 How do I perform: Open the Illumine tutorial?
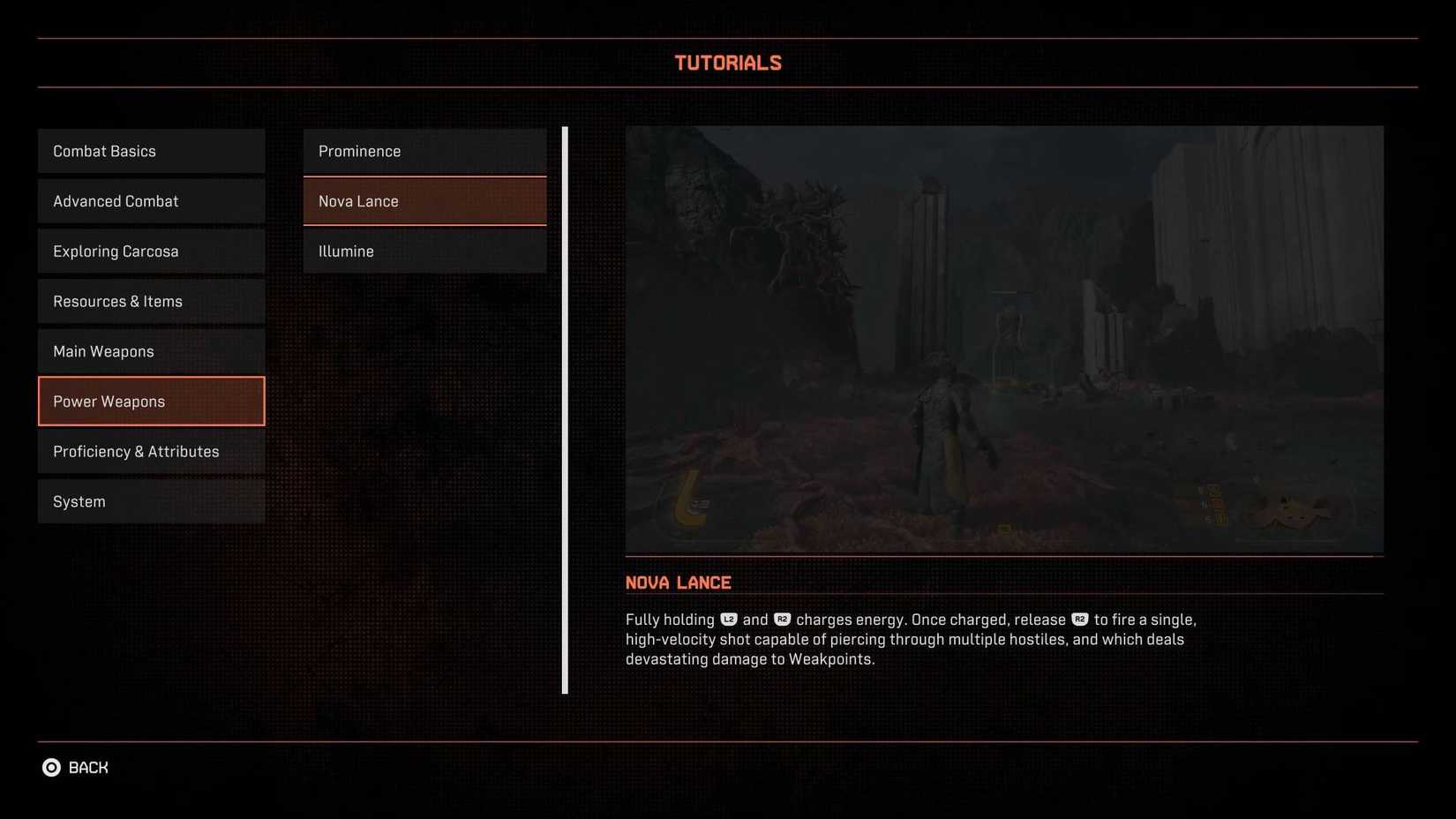coord(424,251)
